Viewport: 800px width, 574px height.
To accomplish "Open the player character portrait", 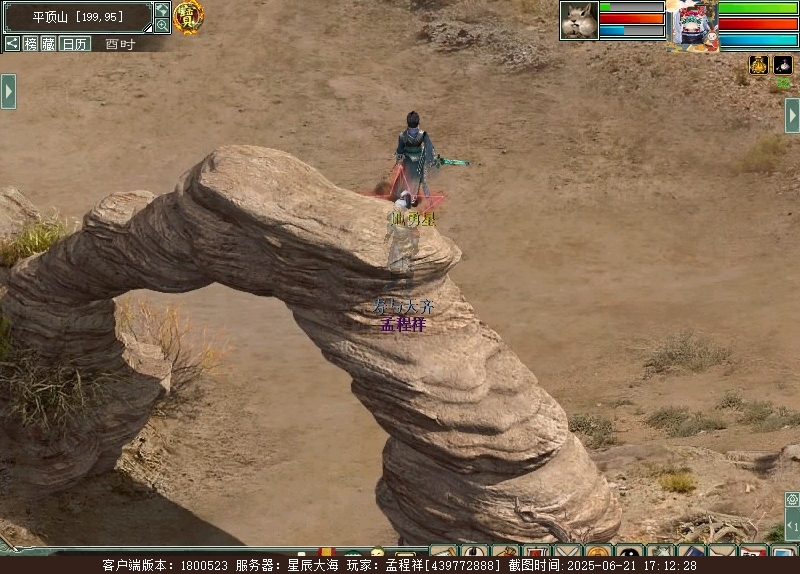I will (693, 24).
